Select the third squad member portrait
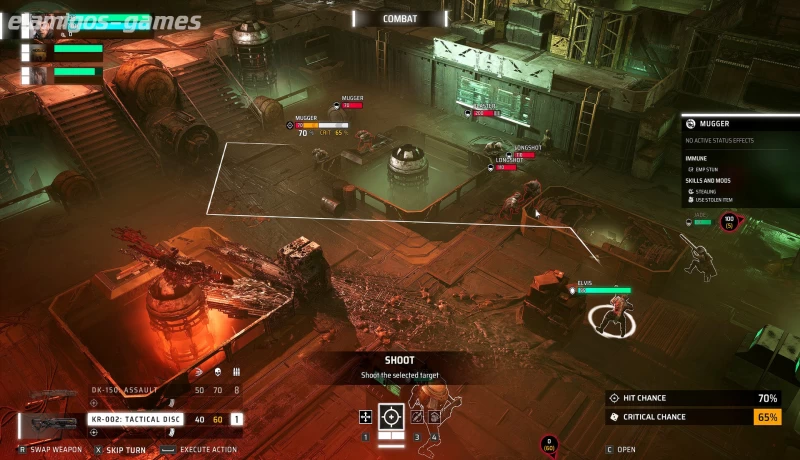800x460 pixels. (x=40, y=73)
